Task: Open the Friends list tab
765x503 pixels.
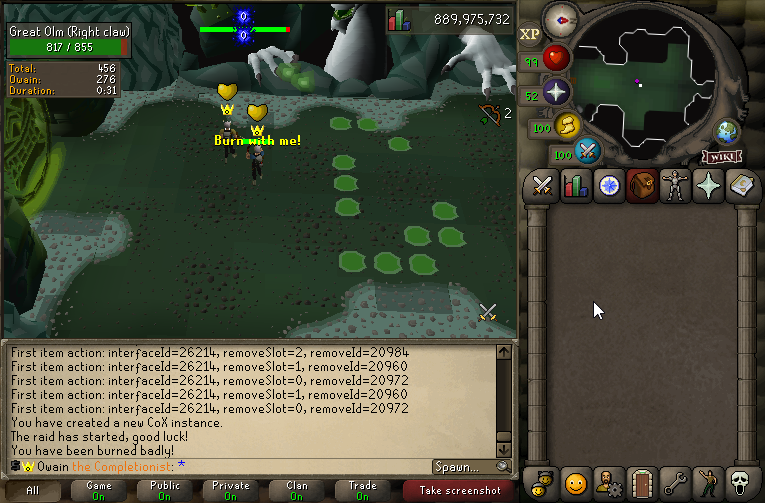Action: (543, 483)
